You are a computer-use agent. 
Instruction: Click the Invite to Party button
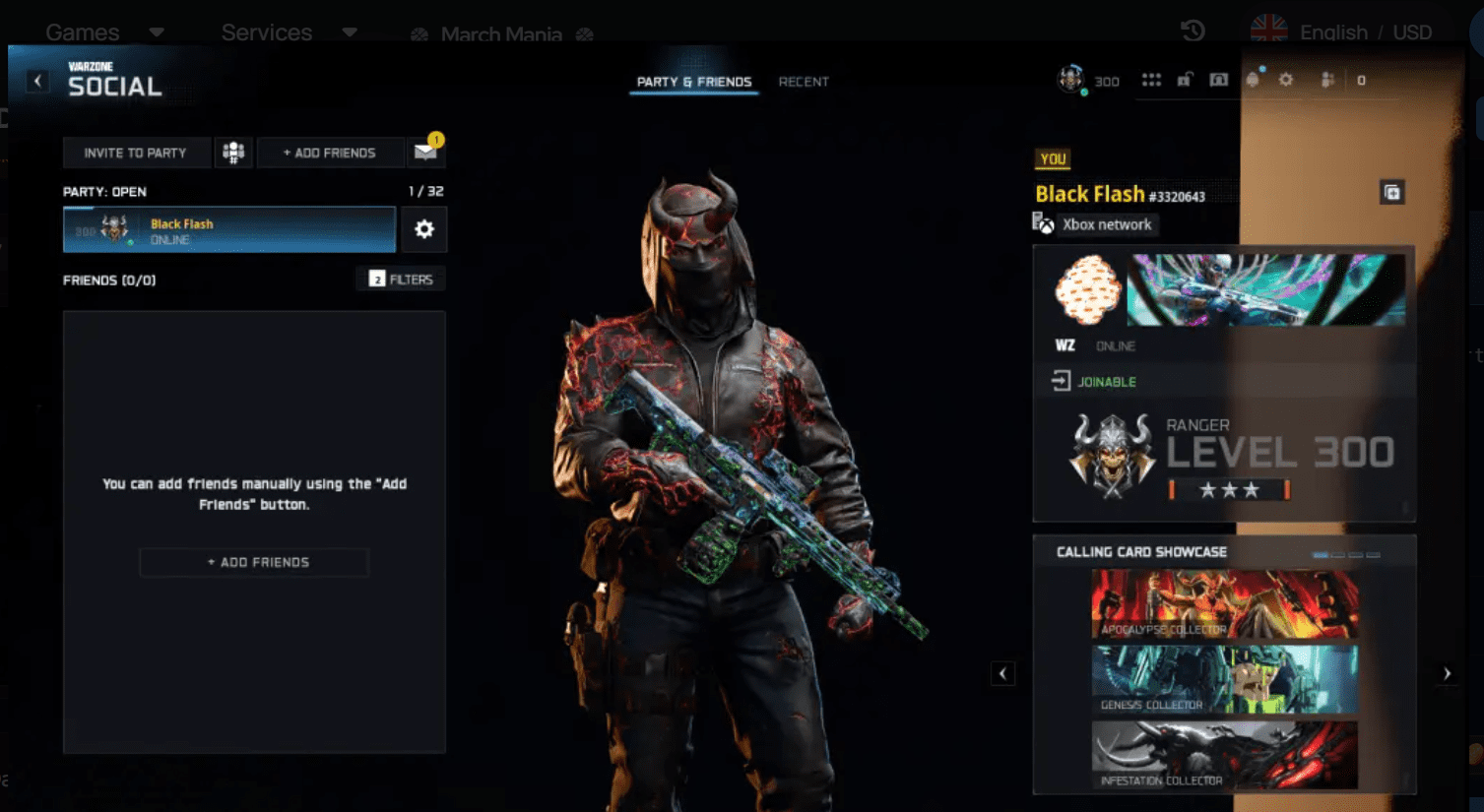tap(136, 153)
